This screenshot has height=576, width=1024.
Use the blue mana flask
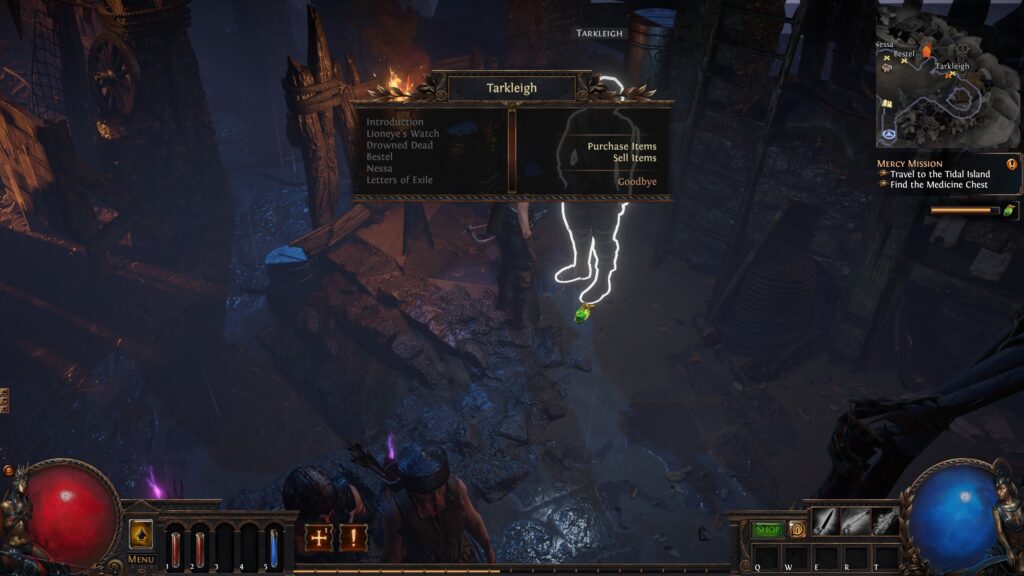[x=273, y=547]
